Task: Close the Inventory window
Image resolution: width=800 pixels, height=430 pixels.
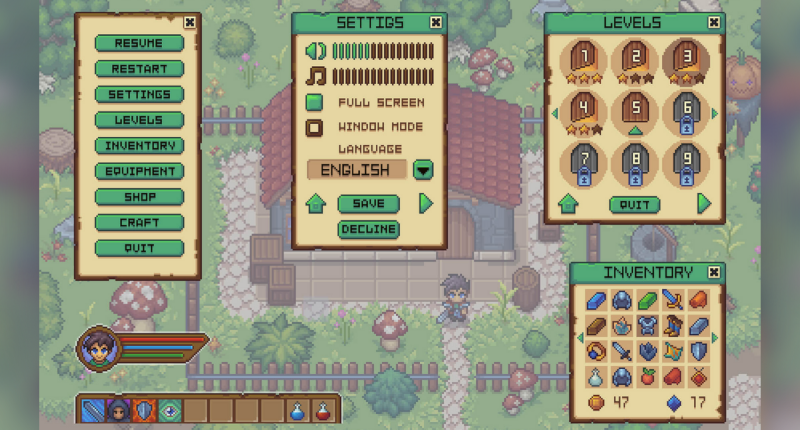Action: pyautogui.click(x=713, y=272)
